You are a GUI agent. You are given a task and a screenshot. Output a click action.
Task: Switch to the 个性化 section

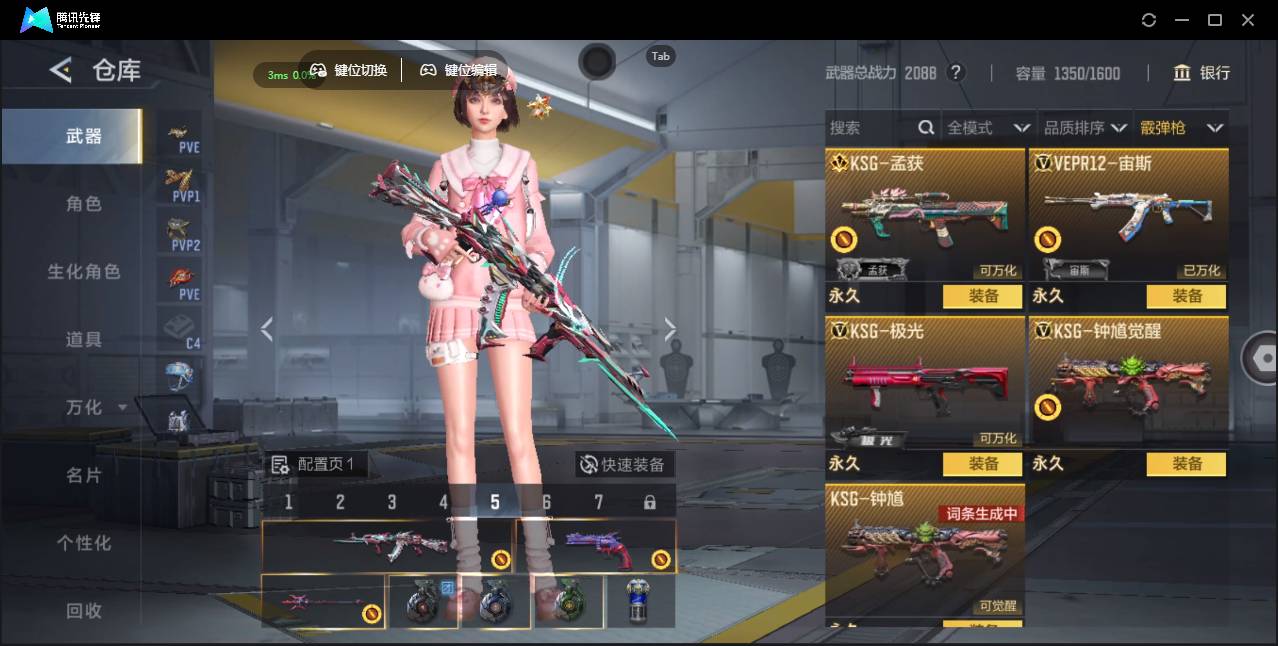point(84,543)
